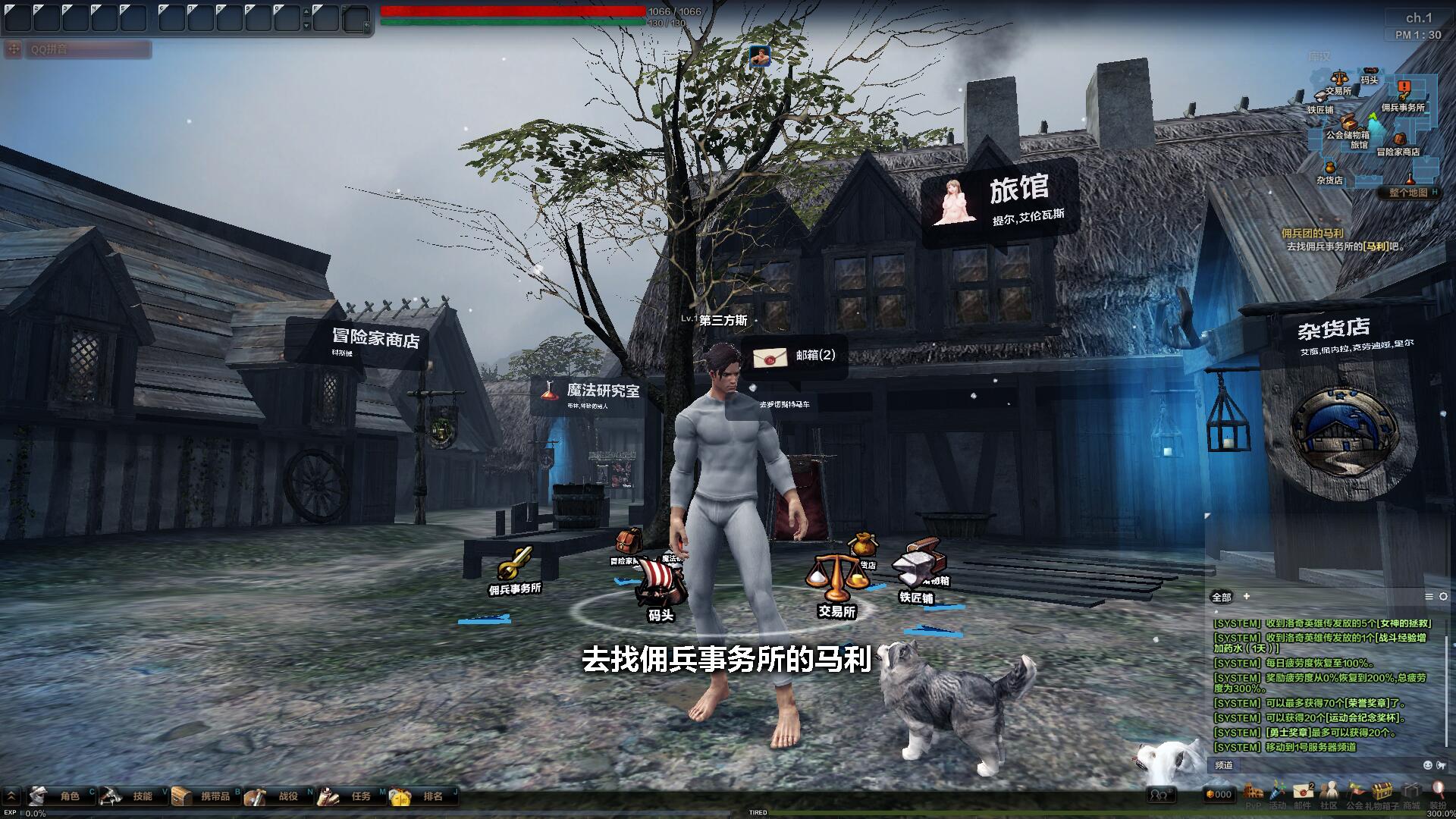Open the 技能 skills menu
This screenshot has width=1456, height=819.
click(x=132, y=795)
